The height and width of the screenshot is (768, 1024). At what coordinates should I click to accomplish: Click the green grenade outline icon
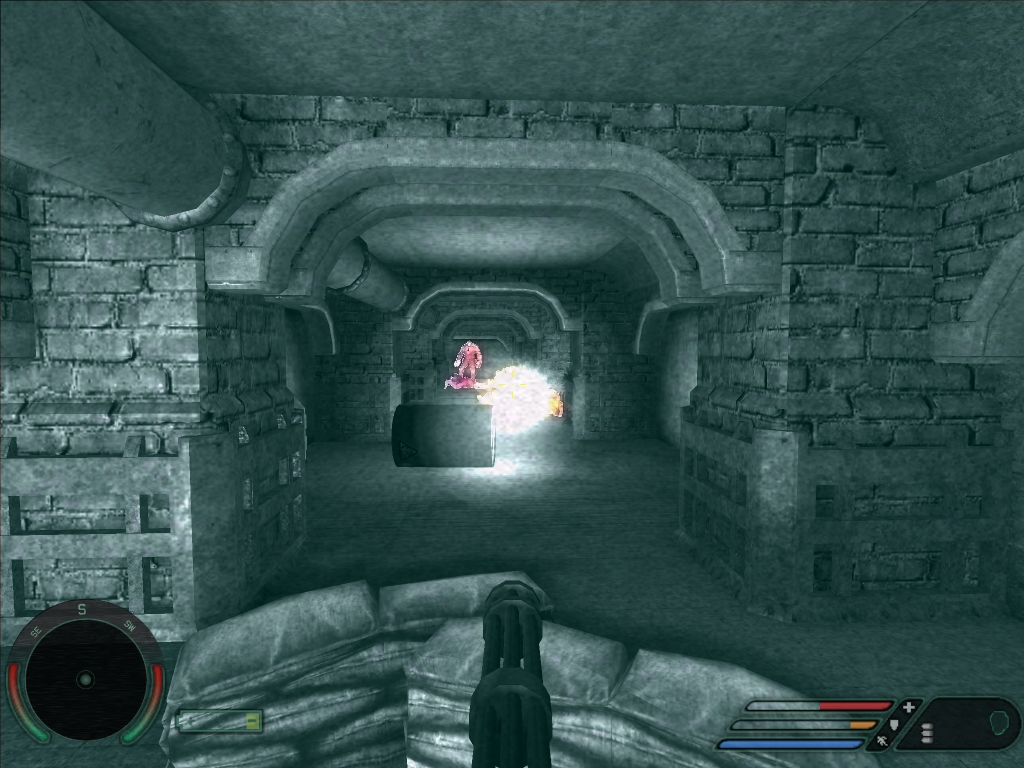997,721
